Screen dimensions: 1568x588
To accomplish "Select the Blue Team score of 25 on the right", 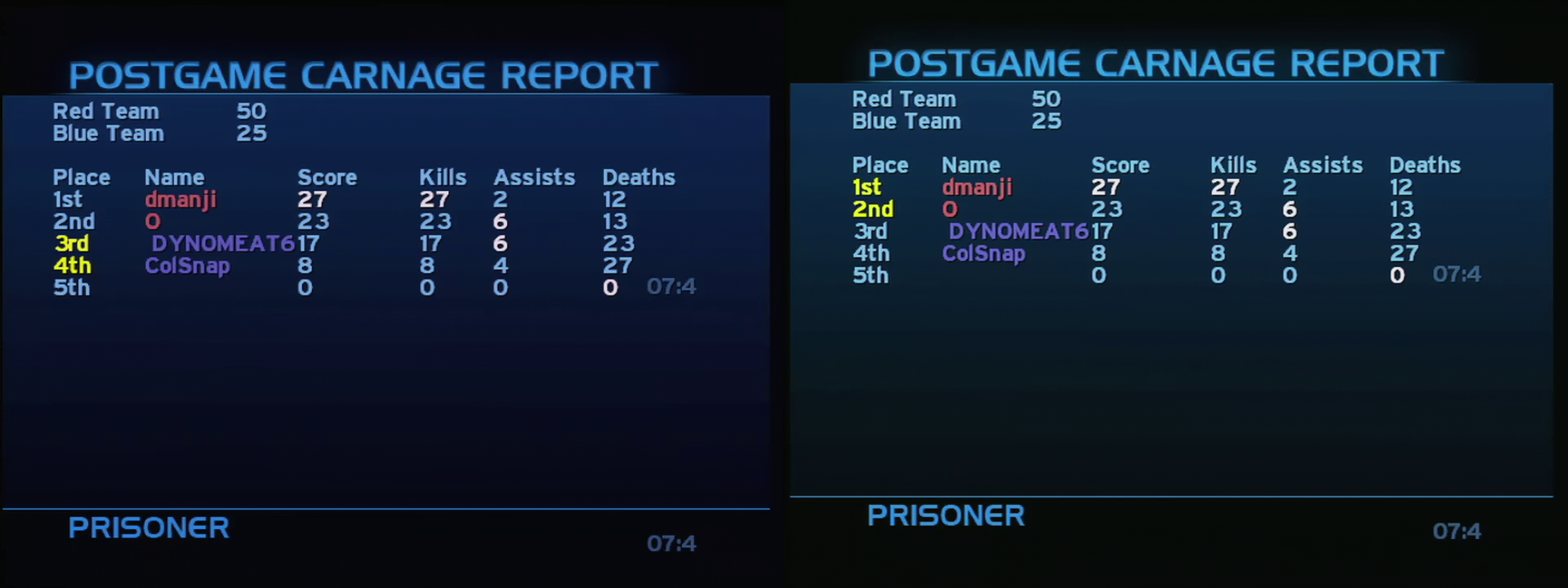I will pos(1048,121).
